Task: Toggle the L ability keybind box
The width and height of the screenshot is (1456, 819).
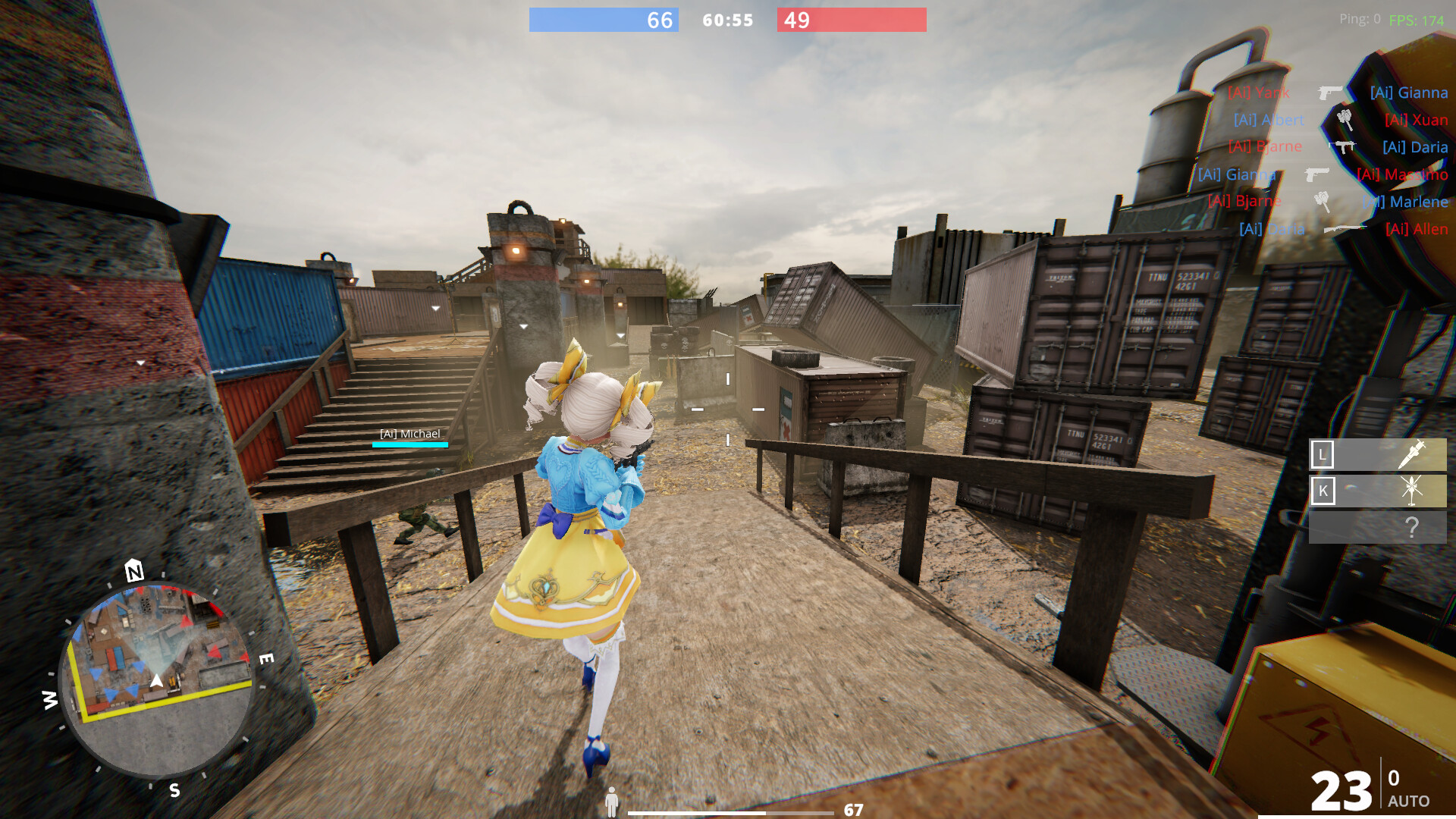Action: coord(1322,455)
